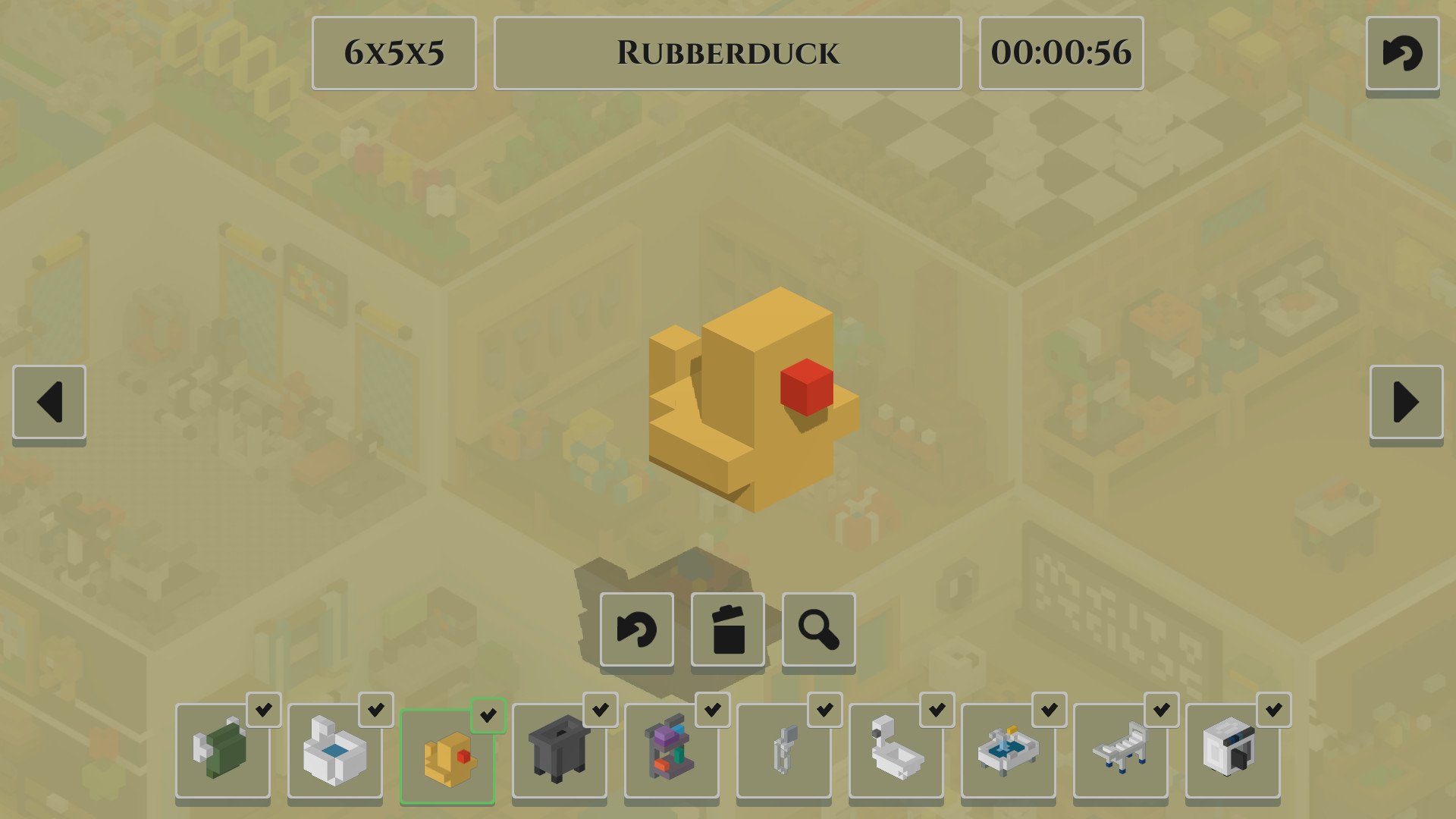1456x819 pixels.
Task: Undo the last voxel edit
Action: click(636, 630)
